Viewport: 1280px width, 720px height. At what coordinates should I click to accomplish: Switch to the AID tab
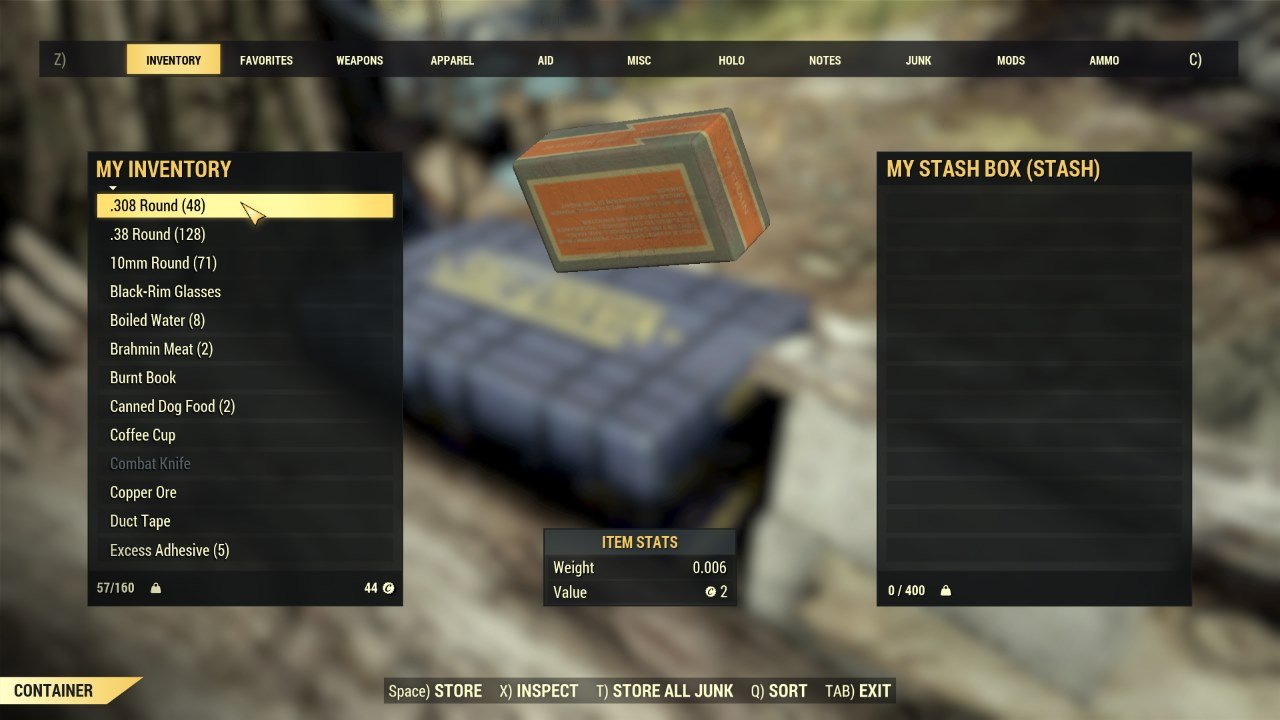(545, 60)
